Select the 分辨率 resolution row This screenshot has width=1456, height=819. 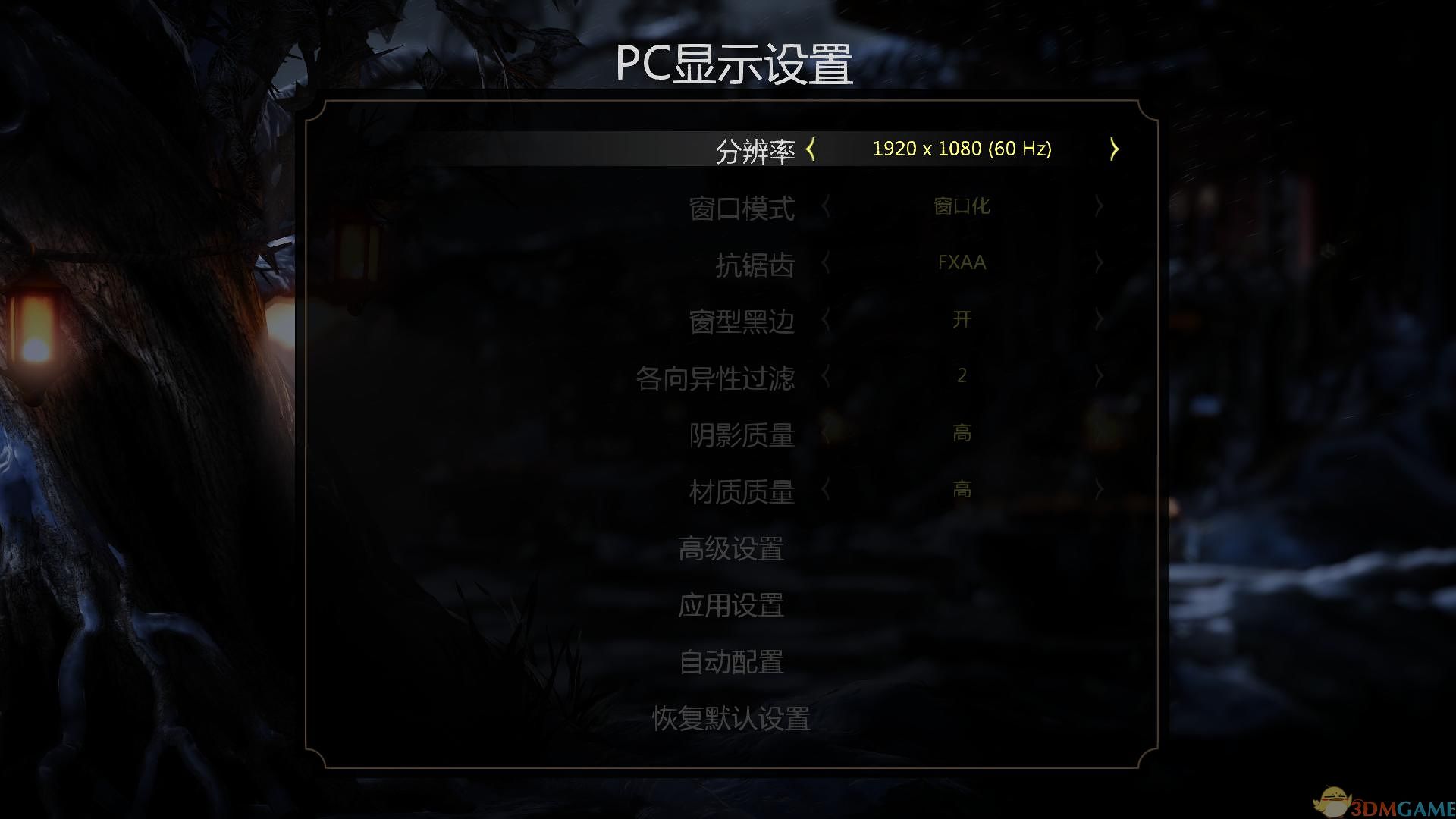pyautogui.click(x=756, y=149)
